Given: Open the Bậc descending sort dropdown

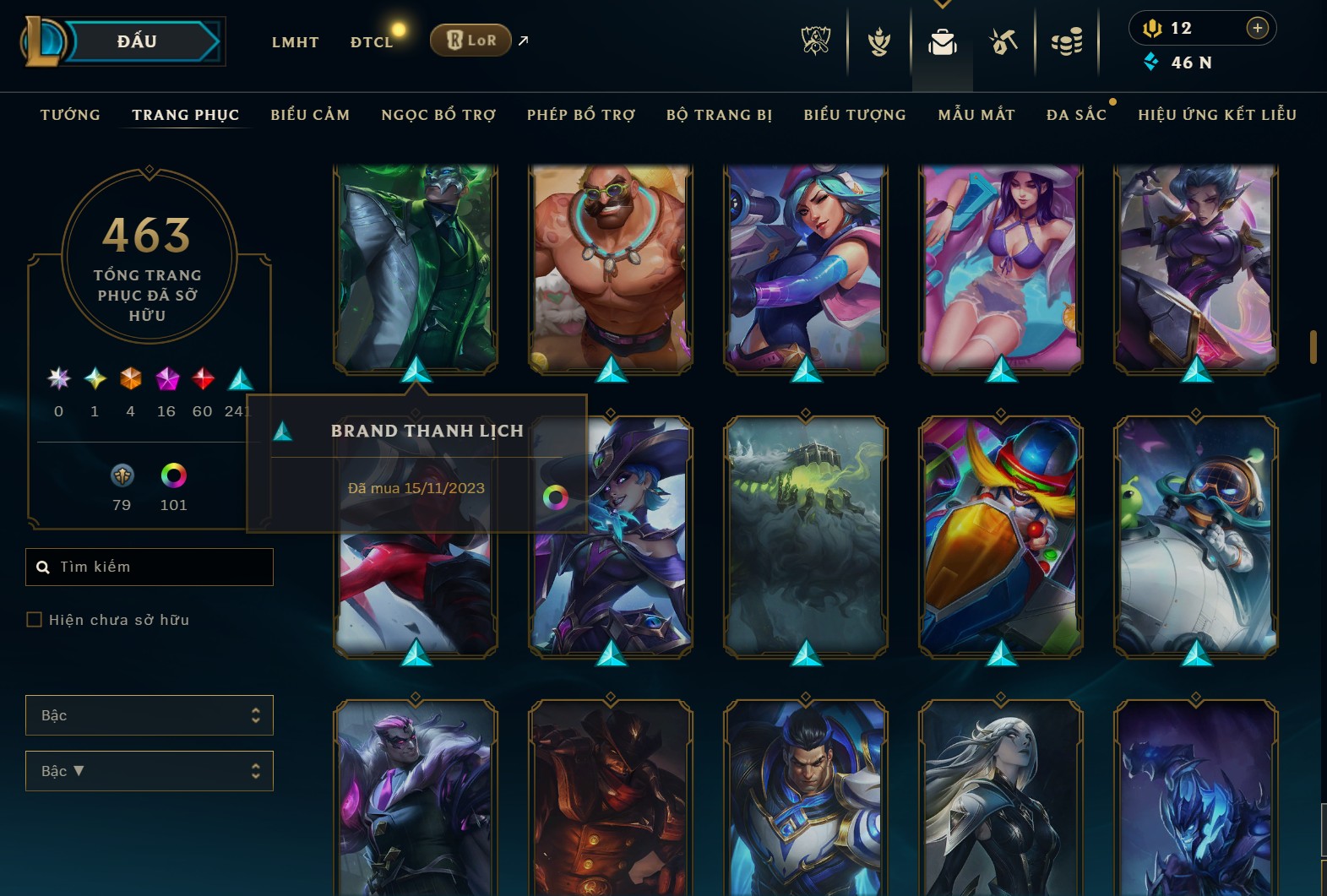Looking at the screenshot, I should pos(150,770).
